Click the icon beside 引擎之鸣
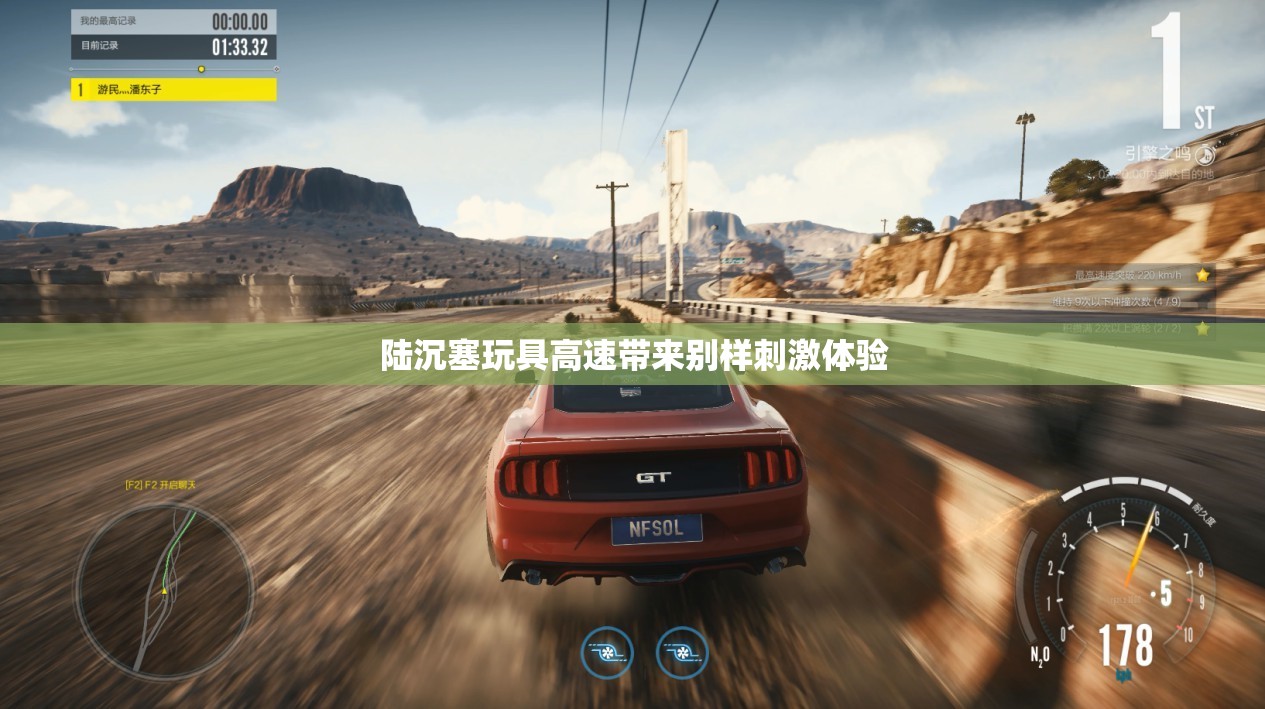The image size is (1265, 709). pyautogui.click(x=1204, y=154)
